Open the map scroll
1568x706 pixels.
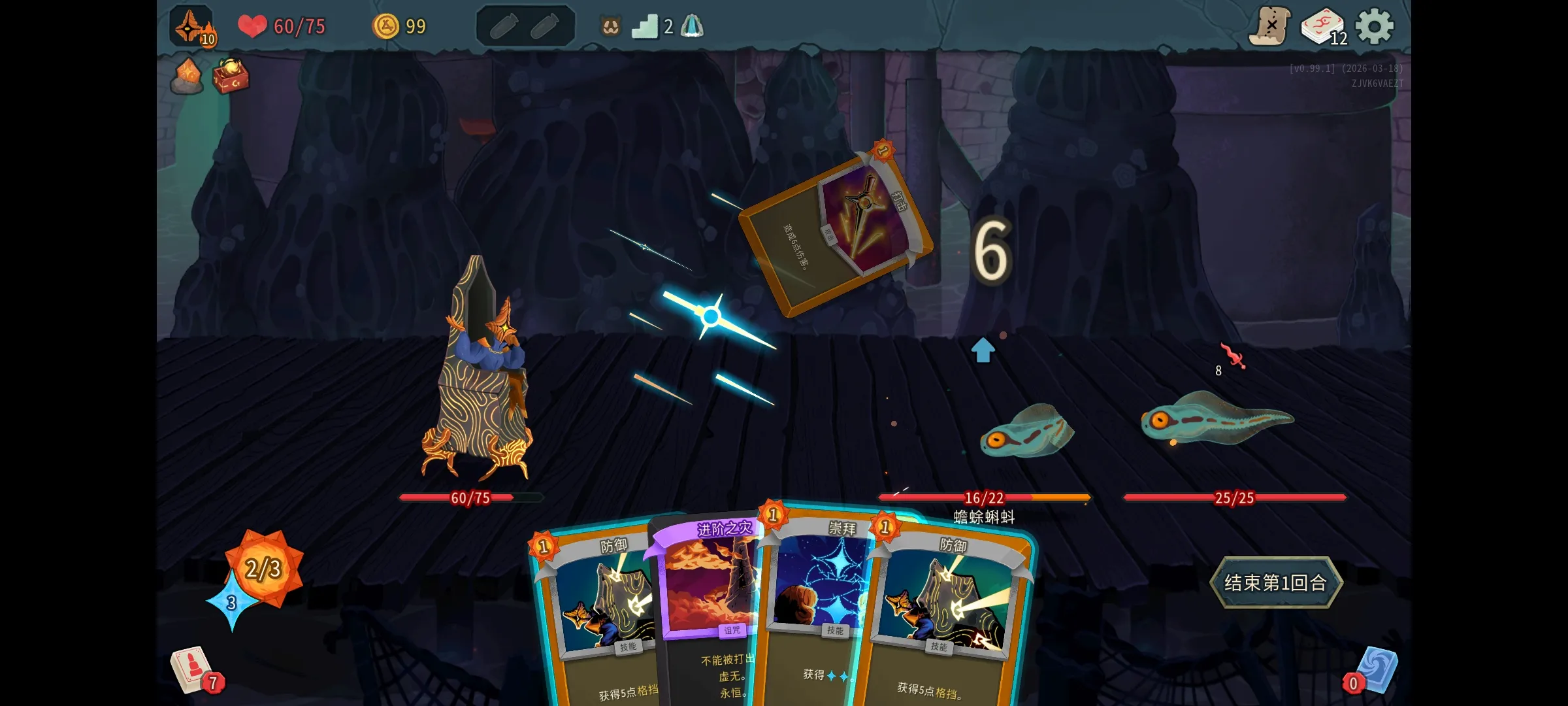click(1269, 27)
